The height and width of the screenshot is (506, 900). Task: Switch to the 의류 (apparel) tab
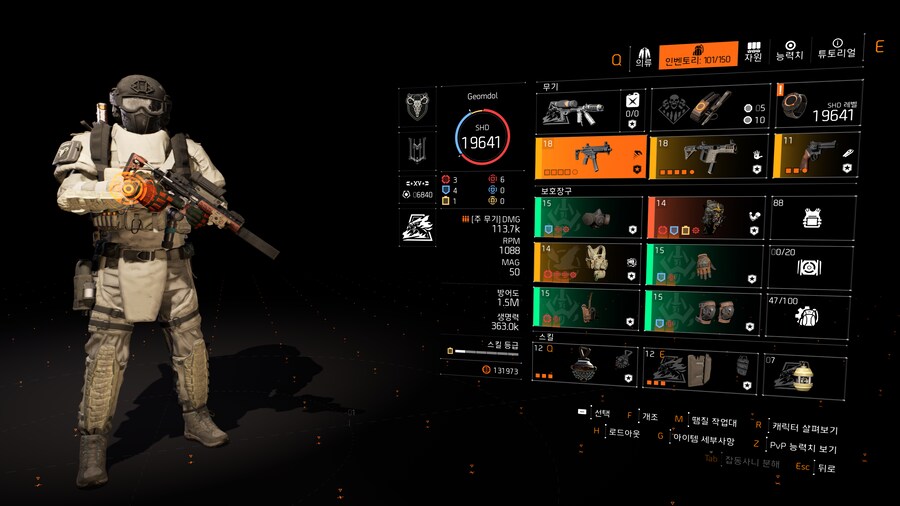point(644,54)
